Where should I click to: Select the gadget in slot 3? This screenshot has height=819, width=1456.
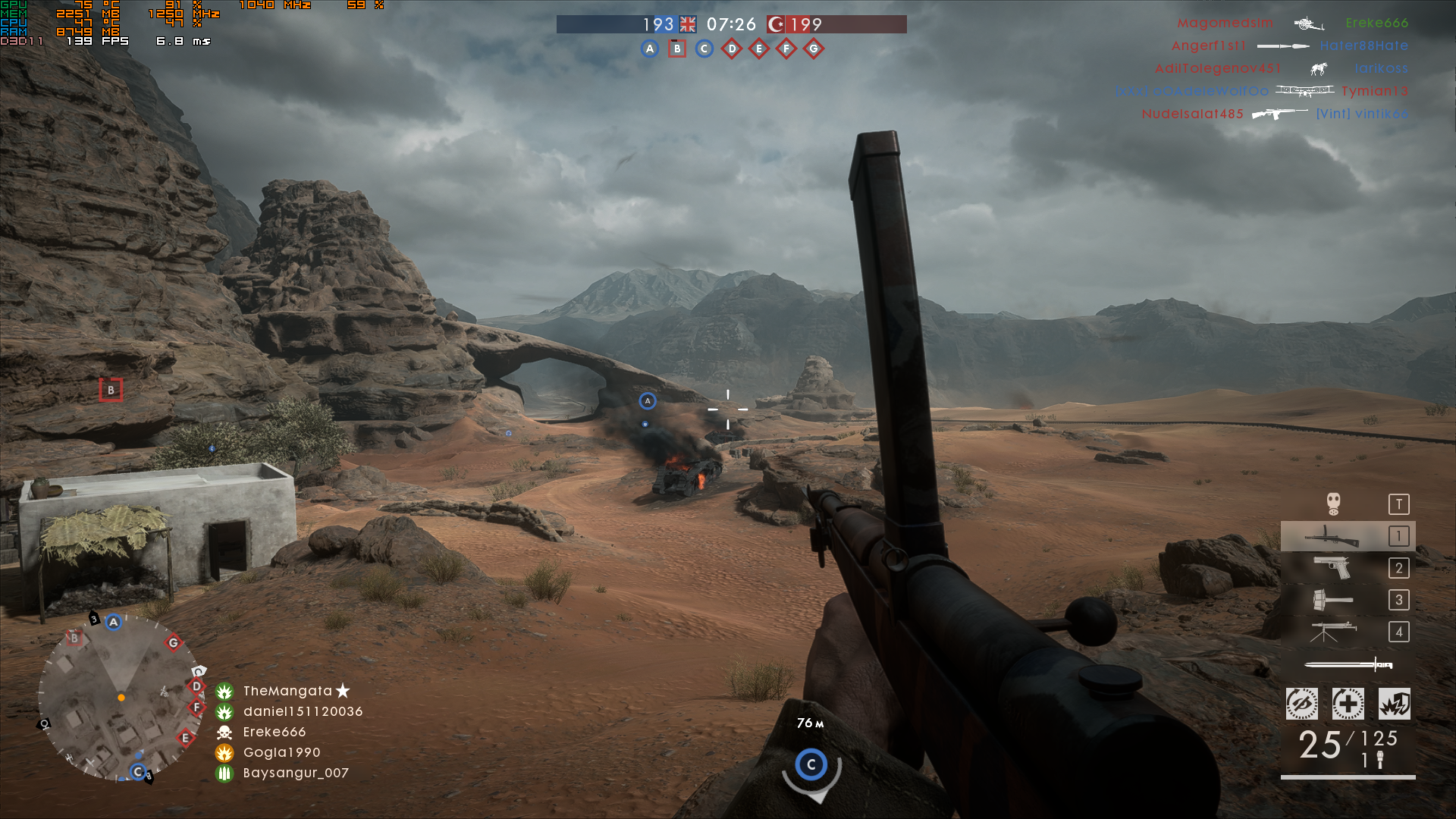[x=1332, y=600]
